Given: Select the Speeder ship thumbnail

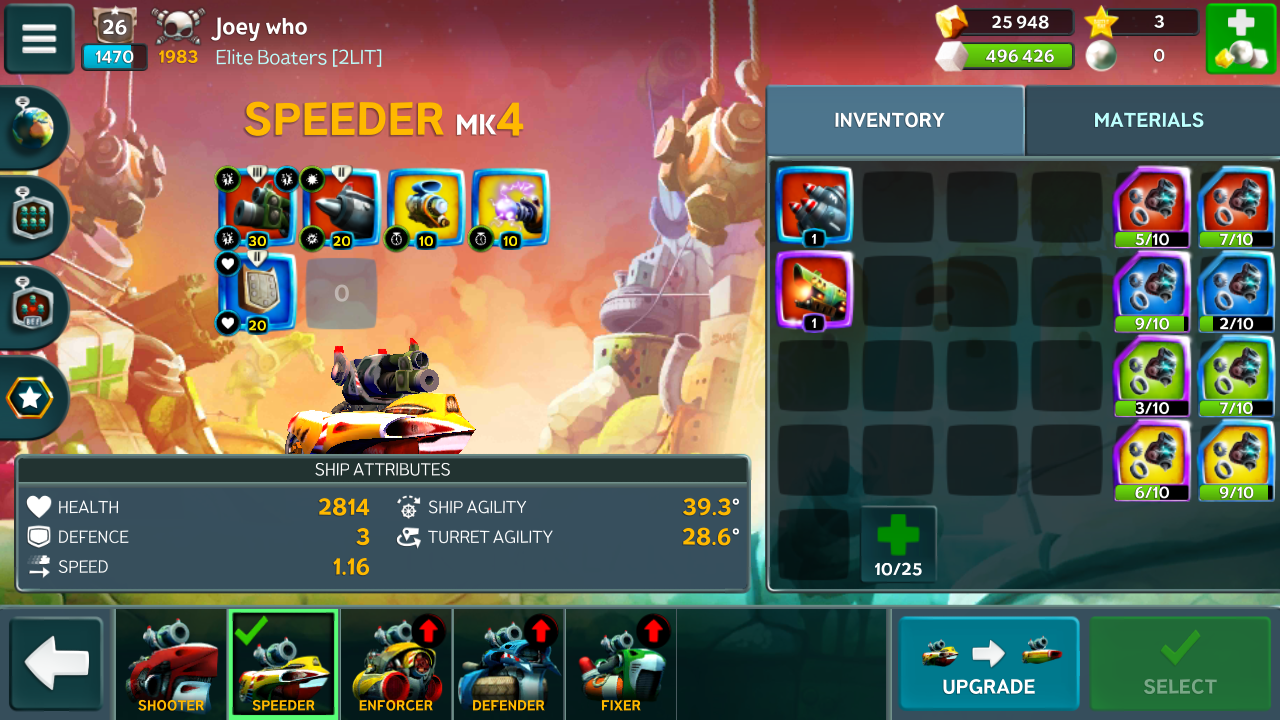Looking at the screenshot, I should [283, 664].
